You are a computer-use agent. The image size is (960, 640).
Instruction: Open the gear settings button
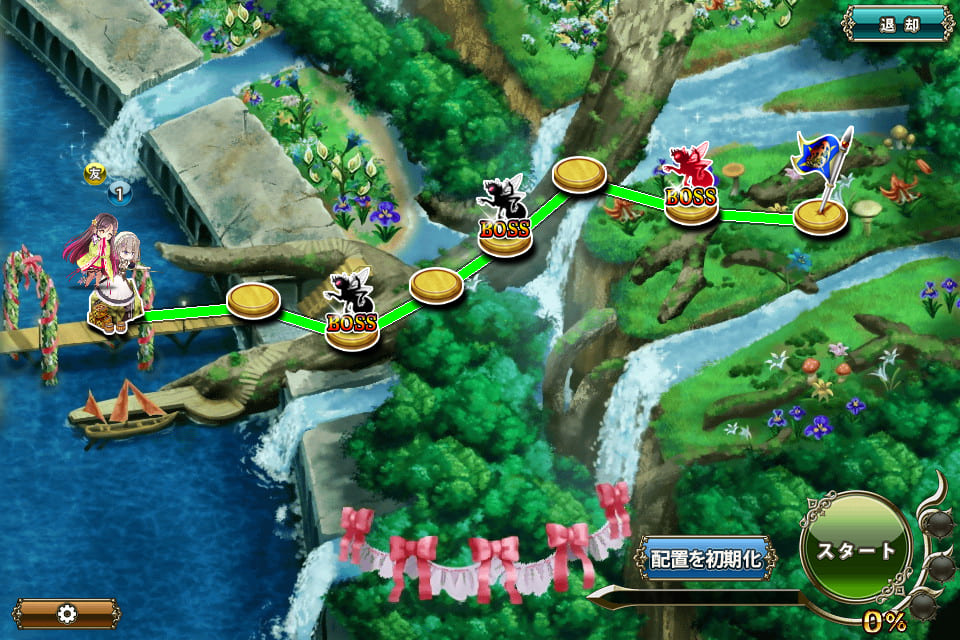[x=67, y=613]
